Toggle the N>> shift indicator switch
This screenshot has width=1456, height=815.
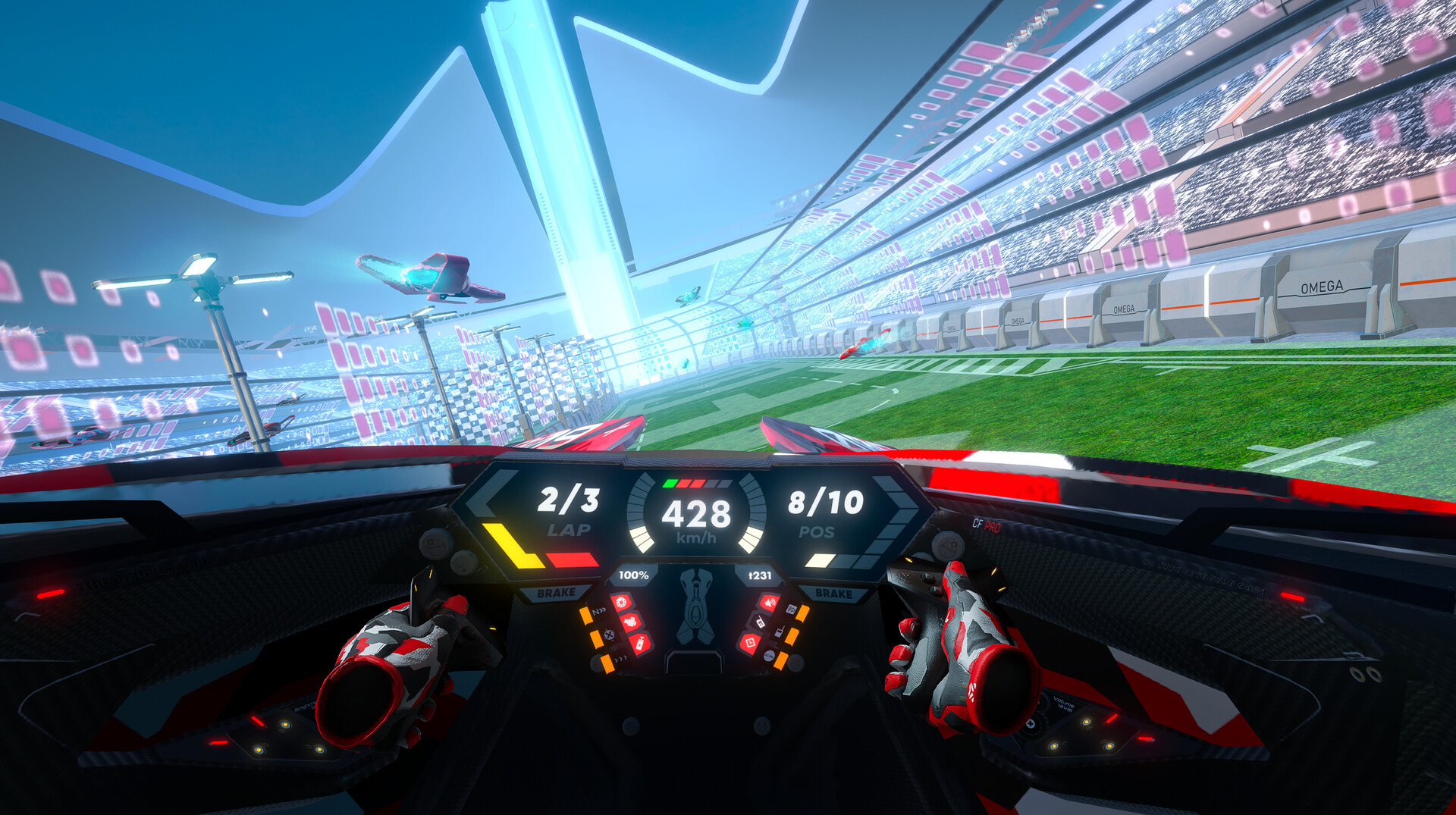tap(600, 611)
